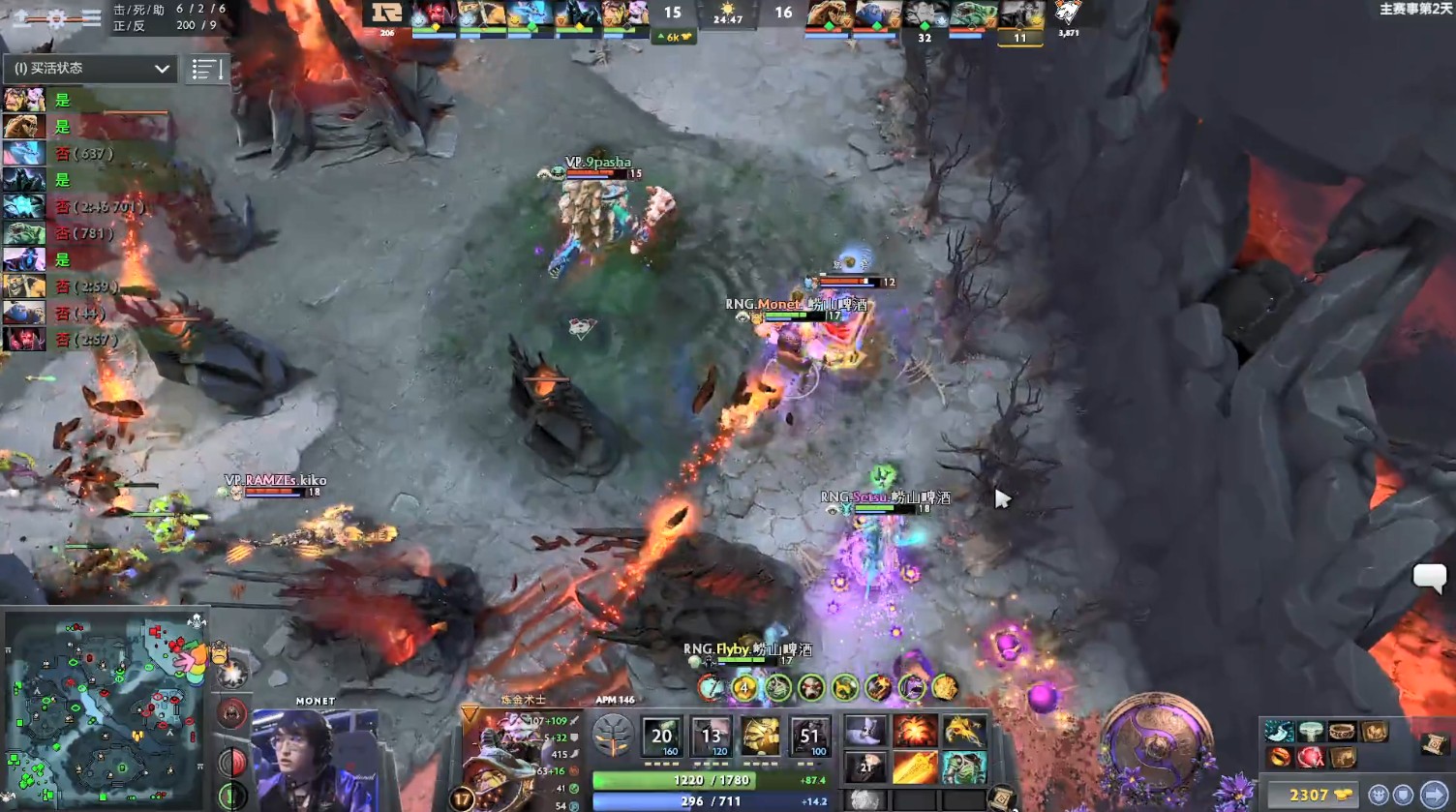Toggle the shield button beside the arrow button
1456x812 pixels.
1403,795
